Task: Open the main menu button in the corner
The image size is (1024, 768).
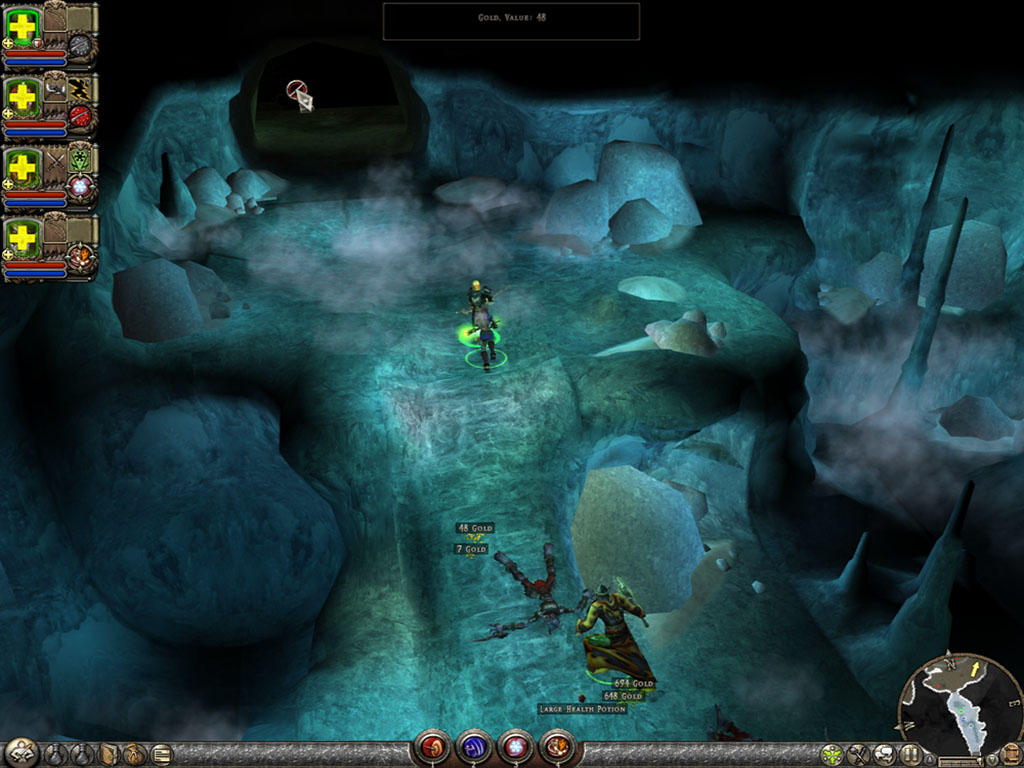Action: pos(20,753)
